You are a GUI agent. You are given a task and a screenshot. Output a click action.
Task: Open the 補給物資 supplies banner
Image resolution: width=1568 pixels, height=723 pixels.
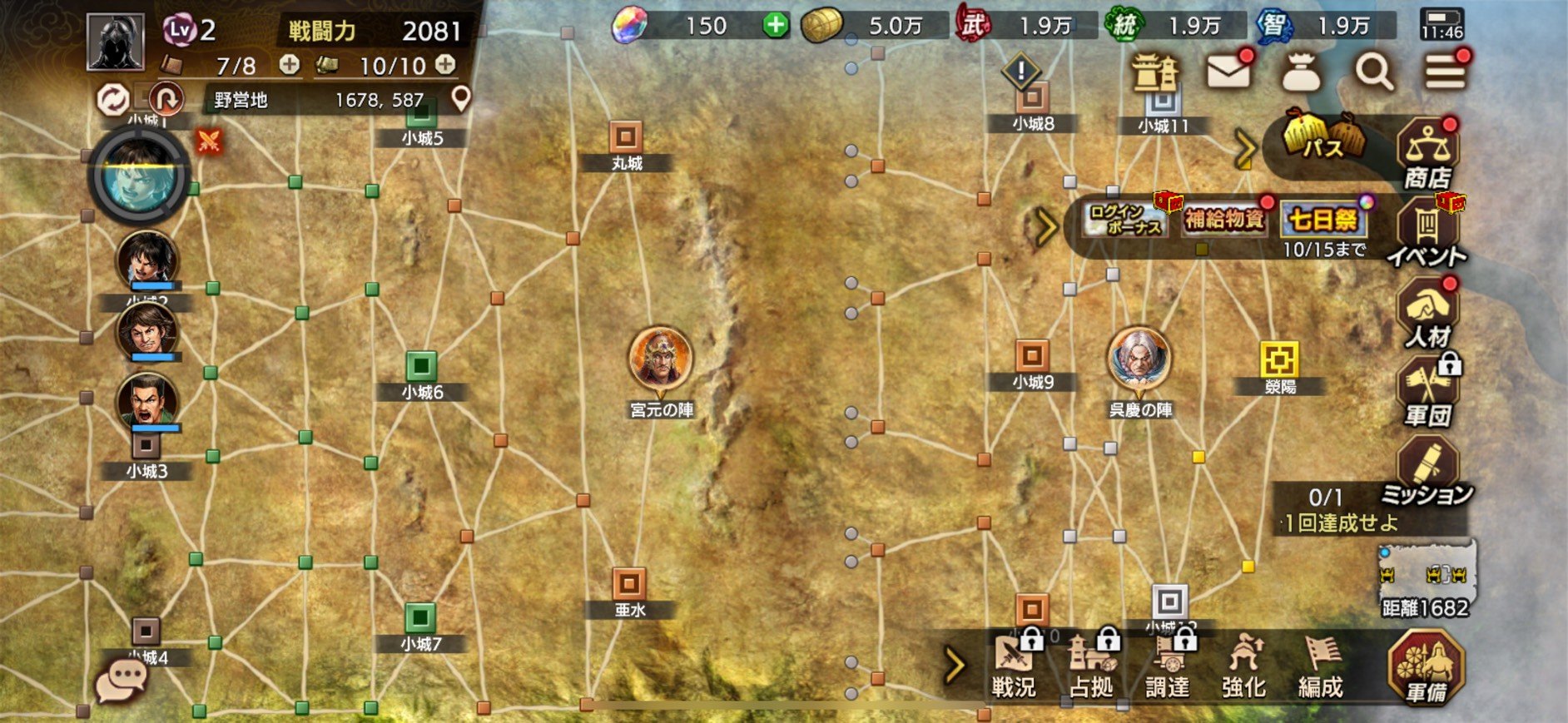[1223, 220]
